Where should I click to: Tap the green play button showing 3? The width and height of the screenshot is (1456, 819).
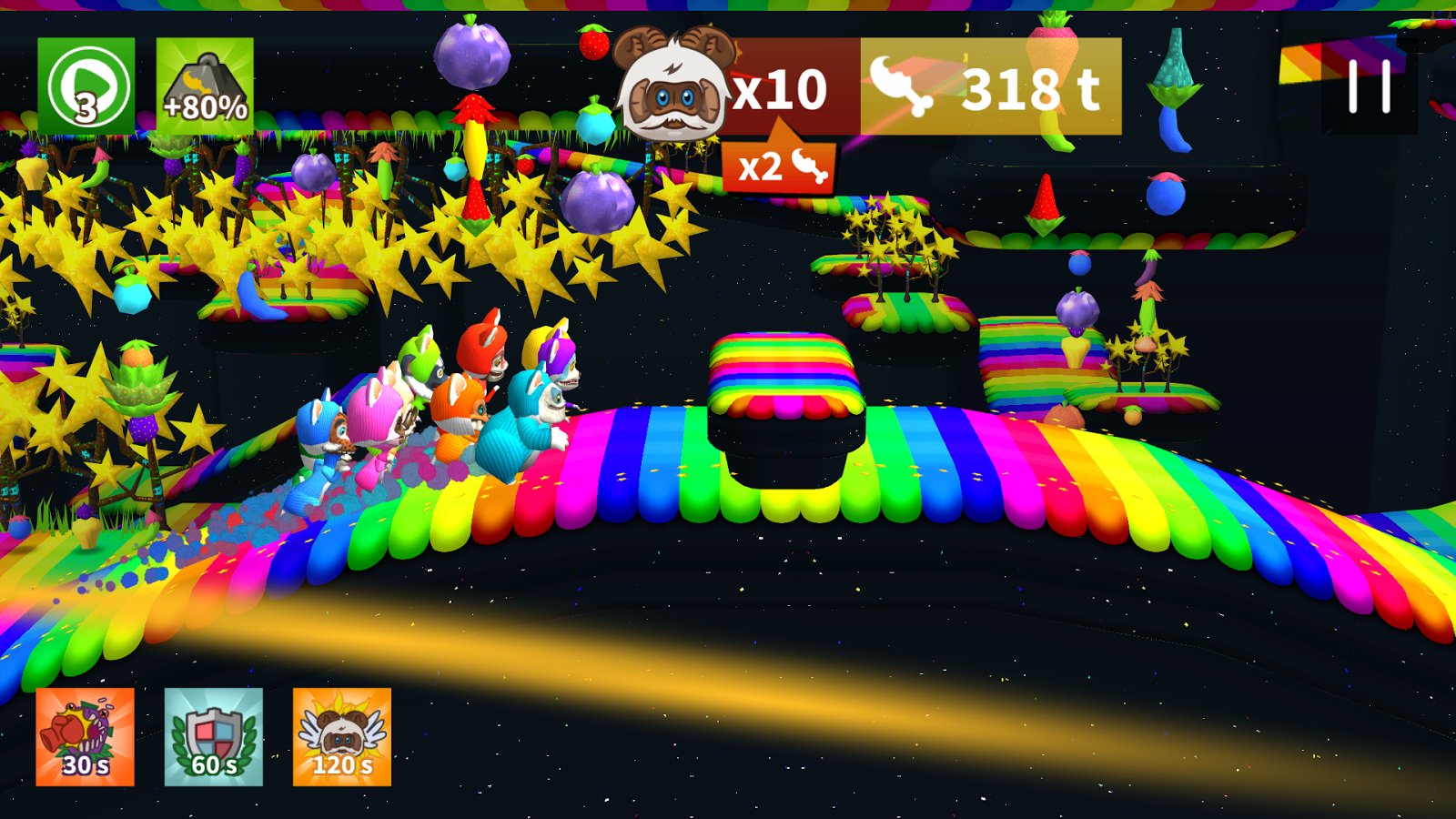click(86, 86)
